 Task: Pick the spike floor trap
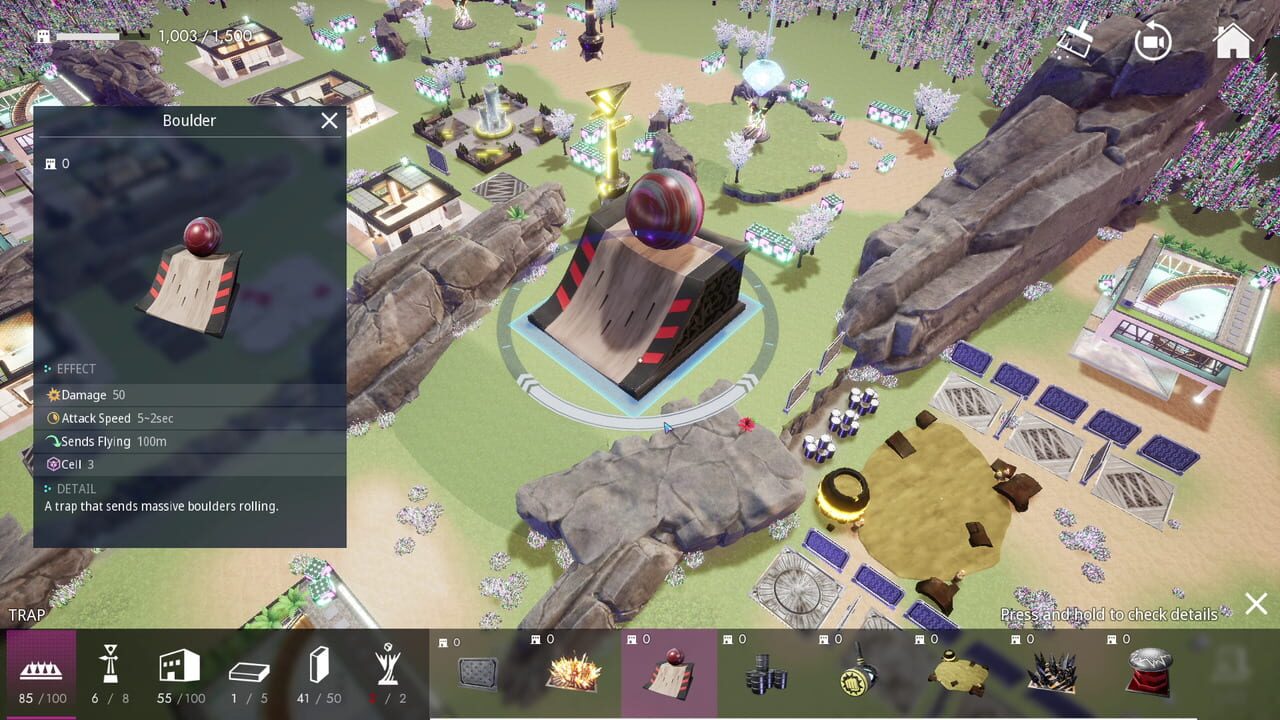pos(1053,670)
